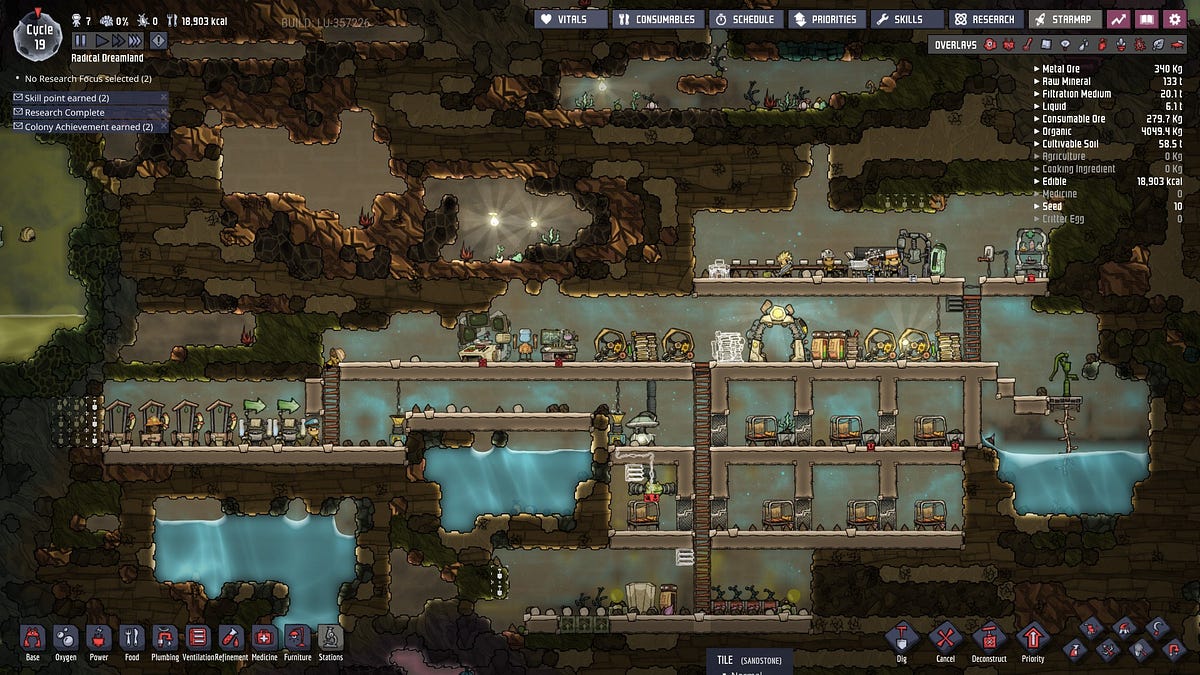
Task: Open the book database icon
Action: (1147, 19)
